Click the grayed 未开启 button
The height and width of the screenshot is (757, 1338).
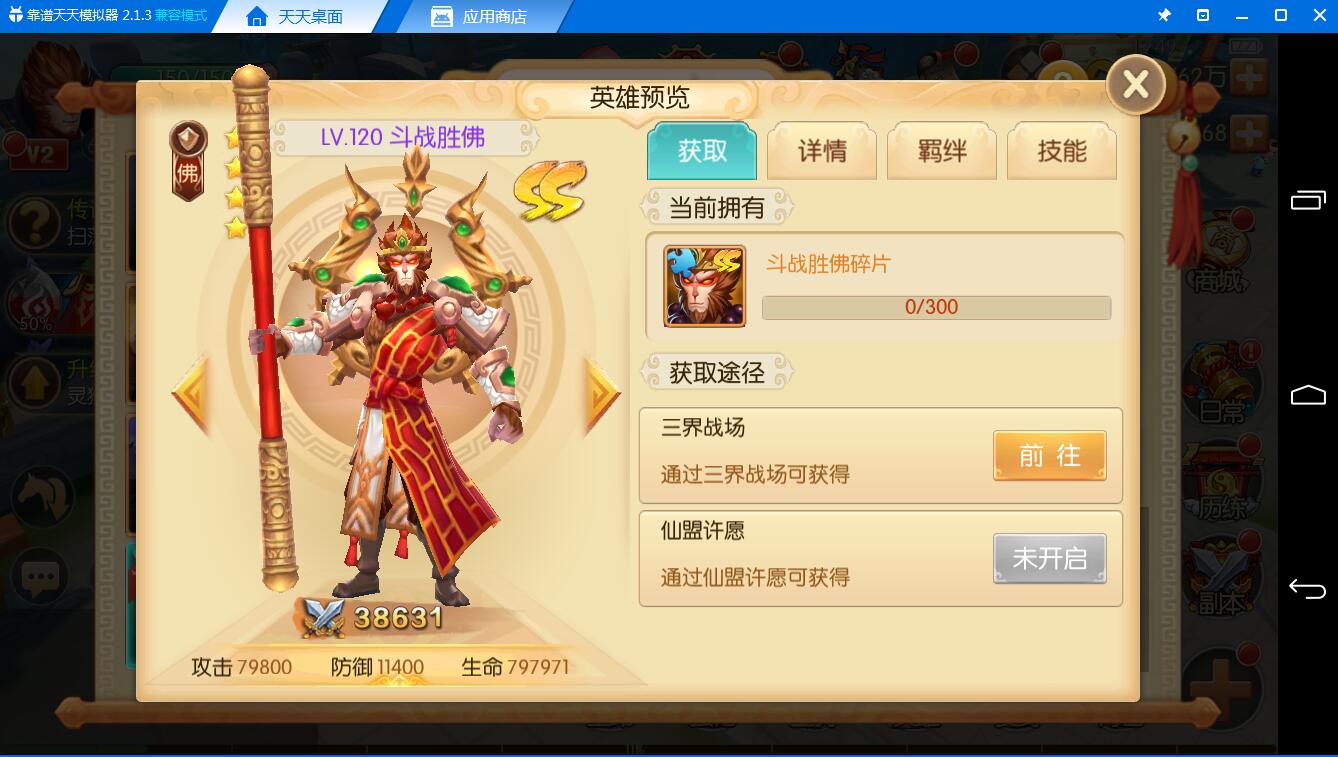click(1049, 558)
